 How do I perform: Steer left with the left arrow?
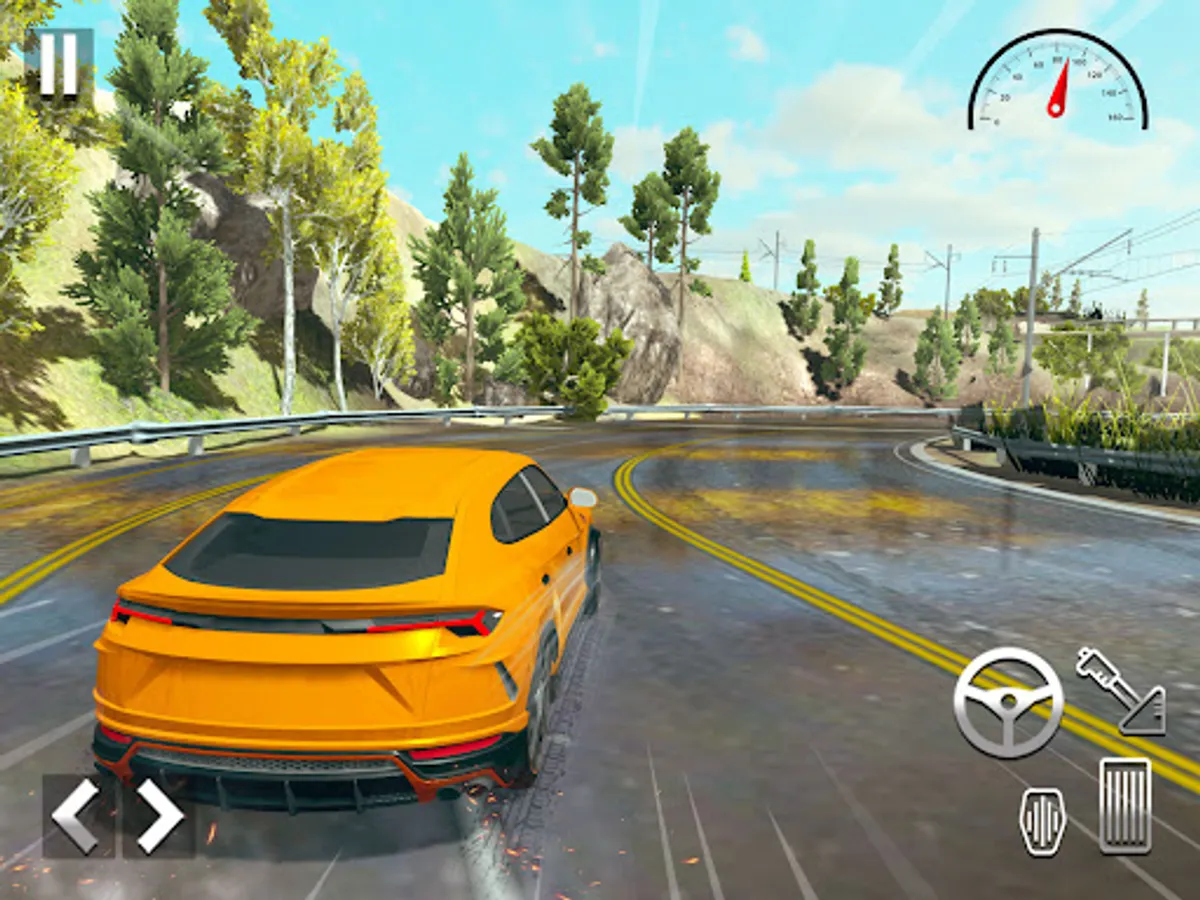tap(77, 816)
